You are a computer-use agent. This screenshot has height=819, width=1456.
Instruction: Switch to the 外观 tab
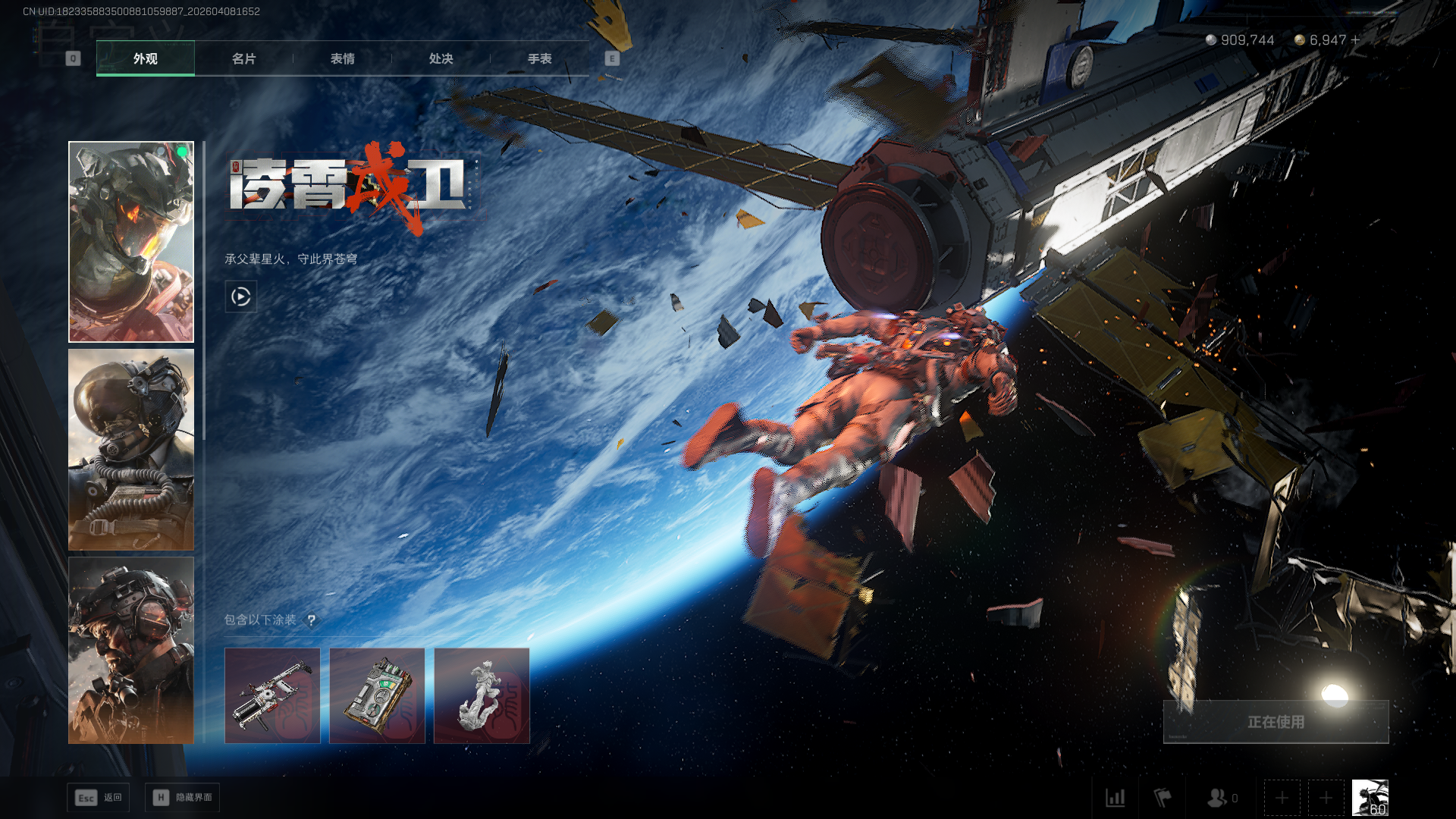(x=145, y=58)
